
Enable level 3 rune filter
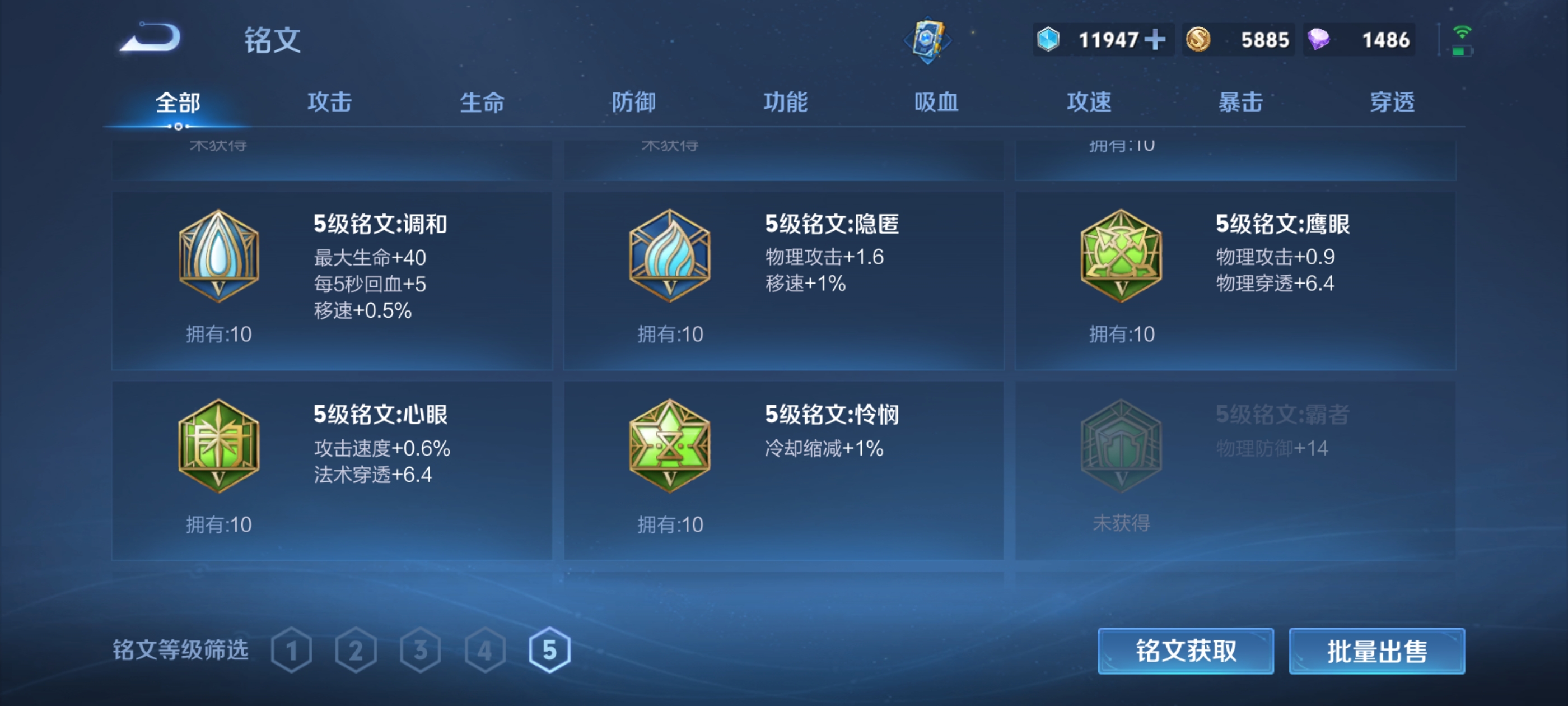pyautogui.click(x=420, y=650)
